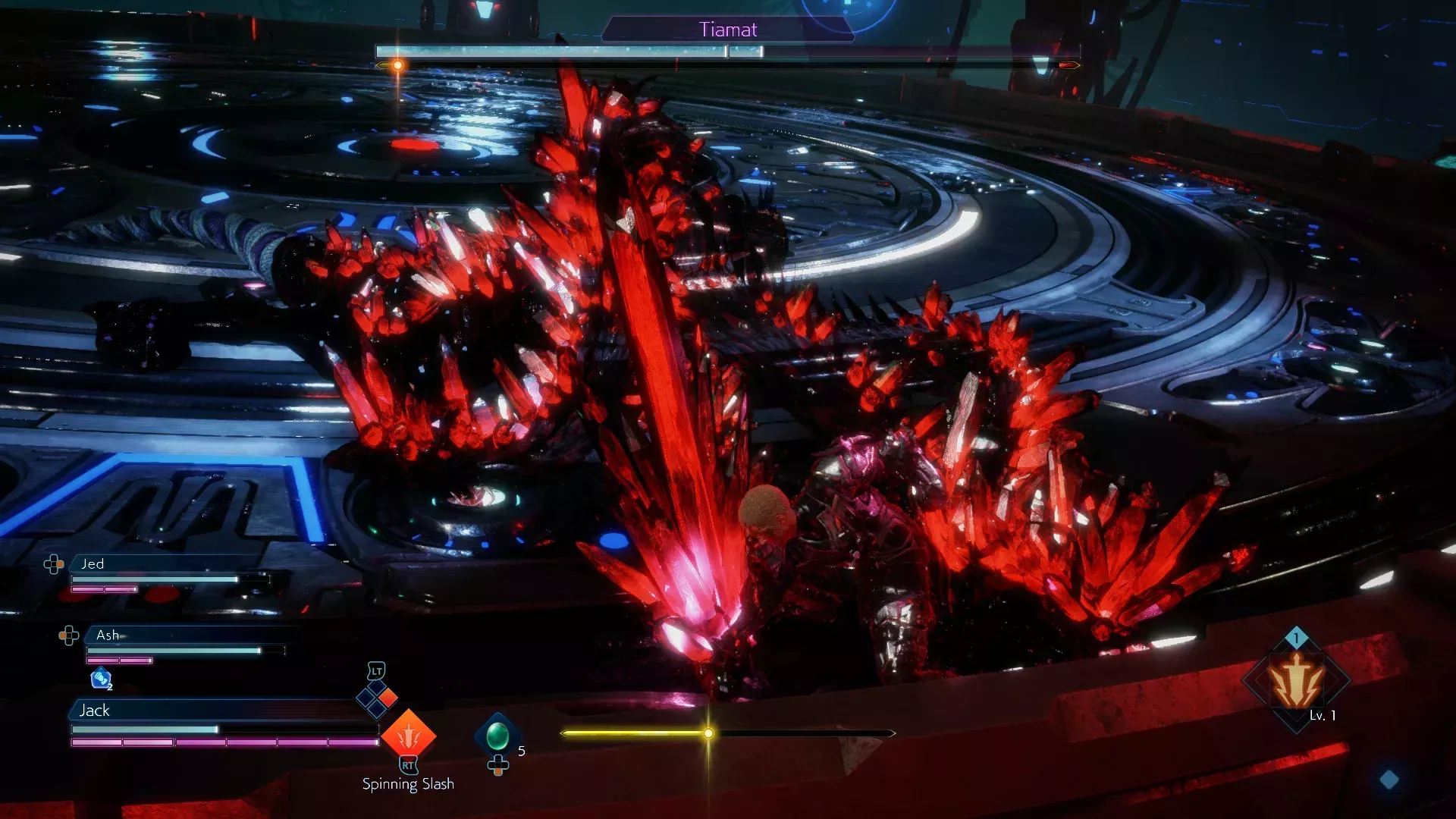The width and height of the screenshot is (1456, 819).
Task: Select the orange job emblem icon
Action: click(x=1297, y=681)
